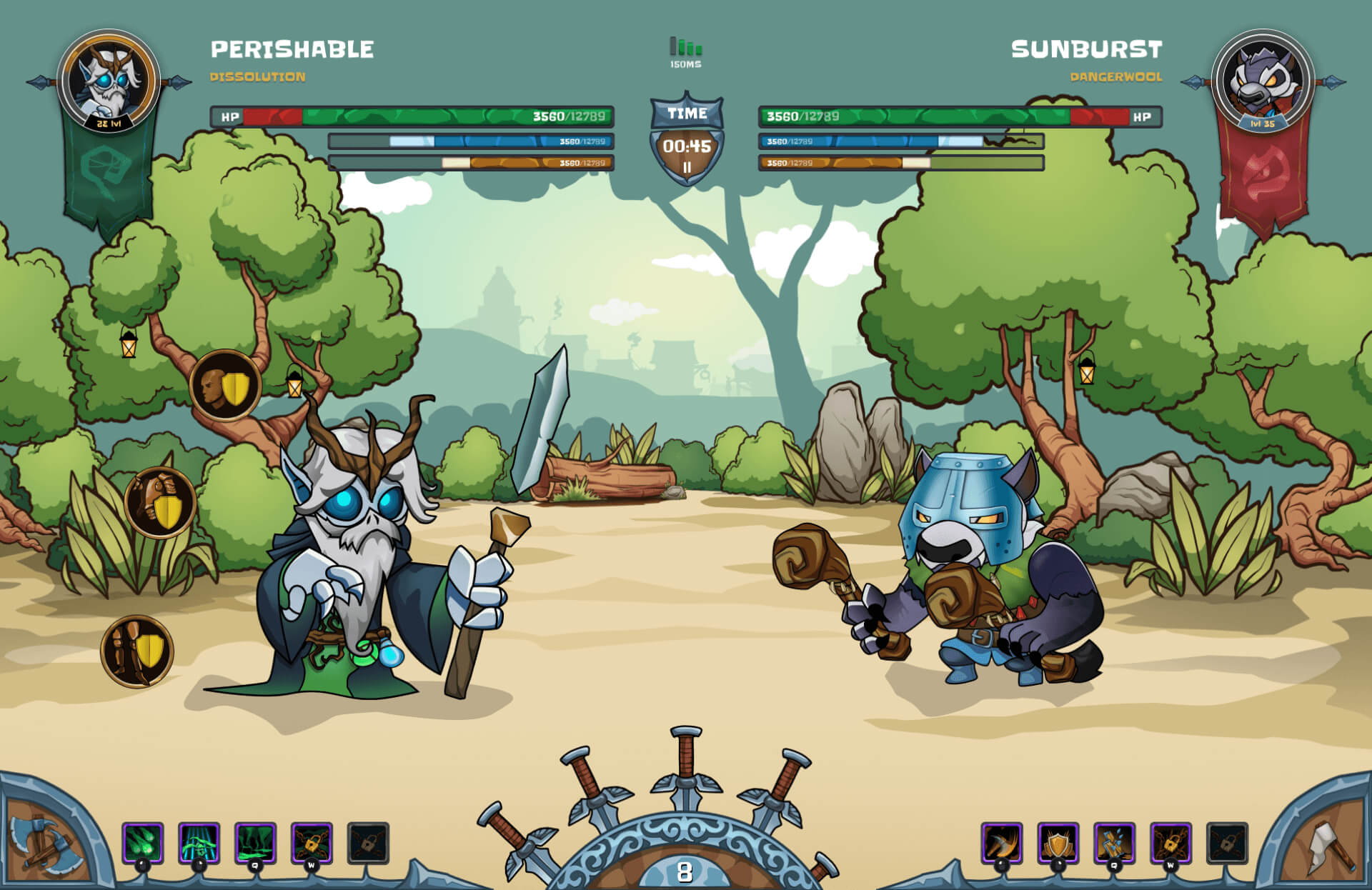This screenshot has width=1372, height=890.
Task: Select the torso defense shield icon
Action: point(160,503)
